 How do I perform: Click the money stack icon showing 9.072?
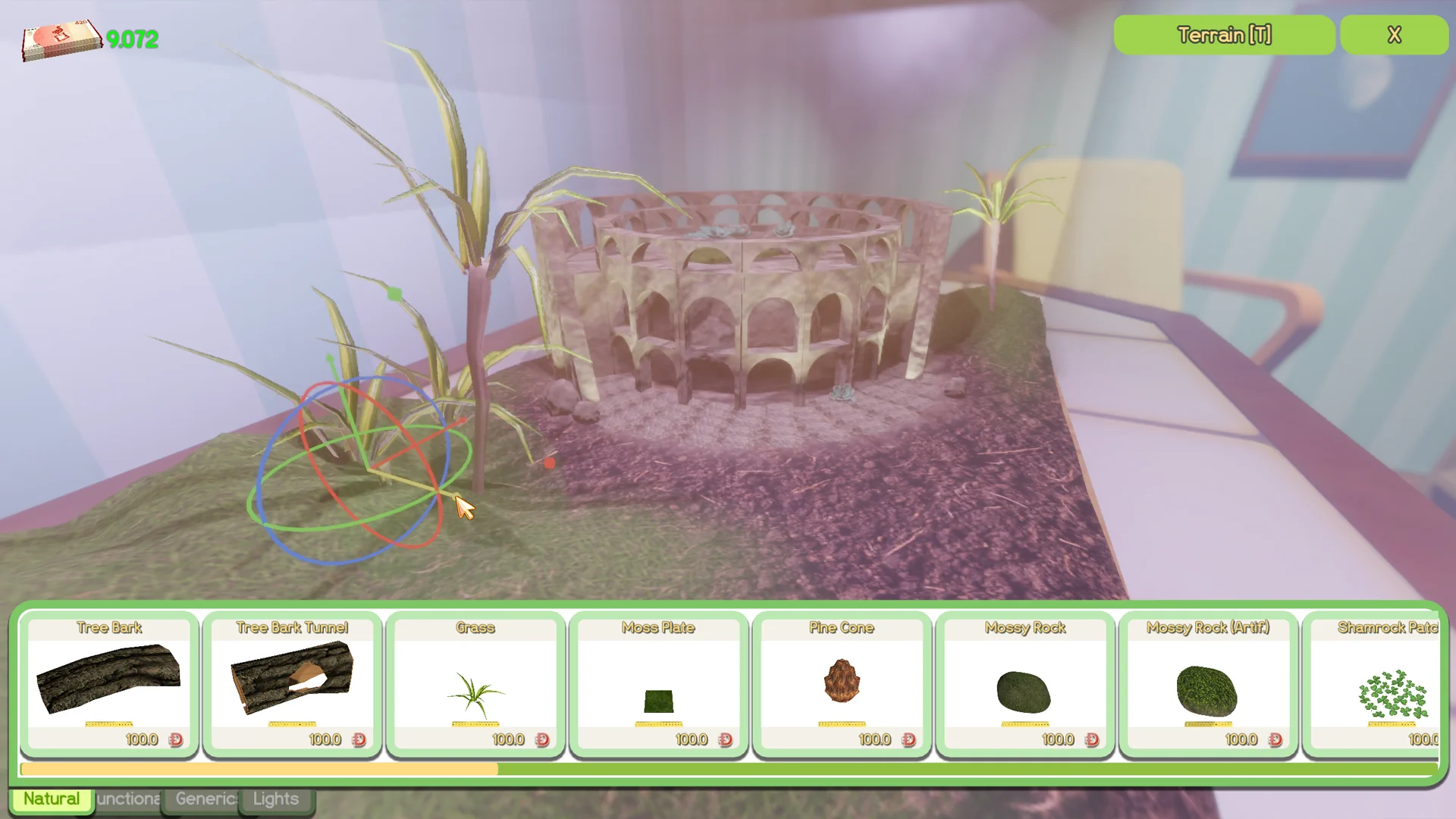tap(61, 39)
